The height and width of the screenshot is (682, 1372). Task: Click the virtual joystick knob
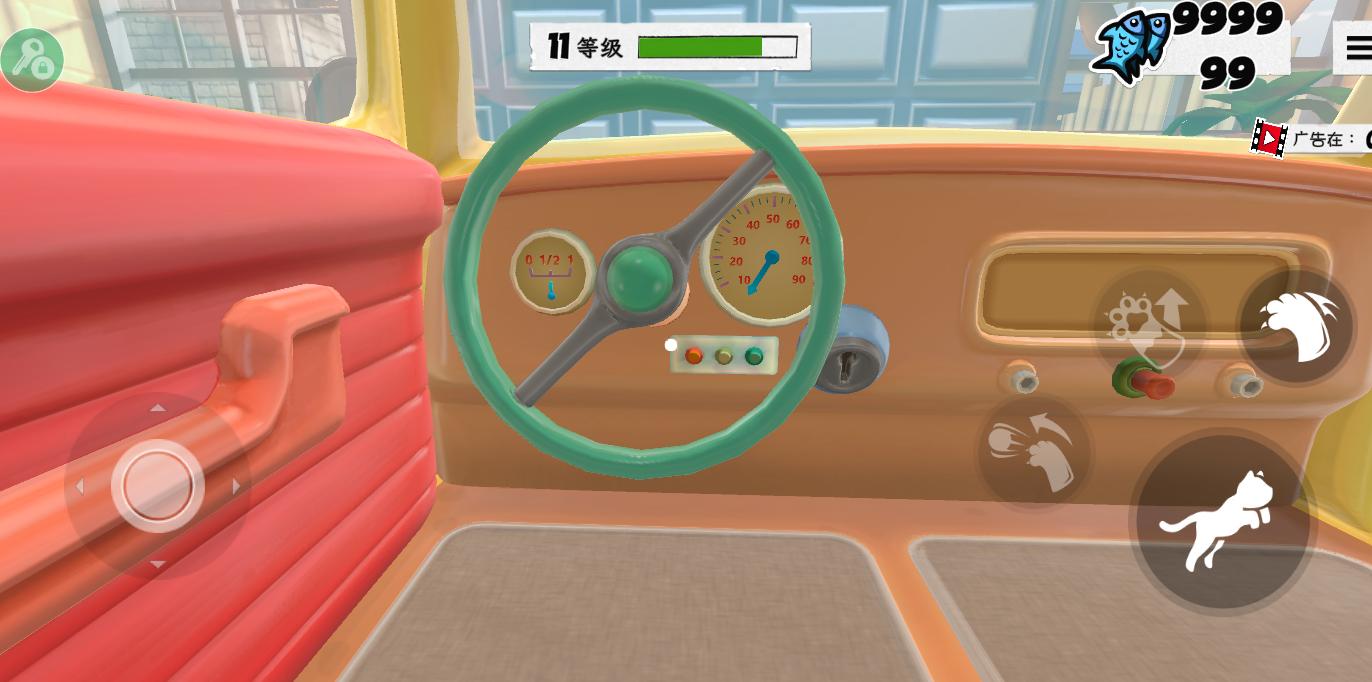[x=158, y=486]
